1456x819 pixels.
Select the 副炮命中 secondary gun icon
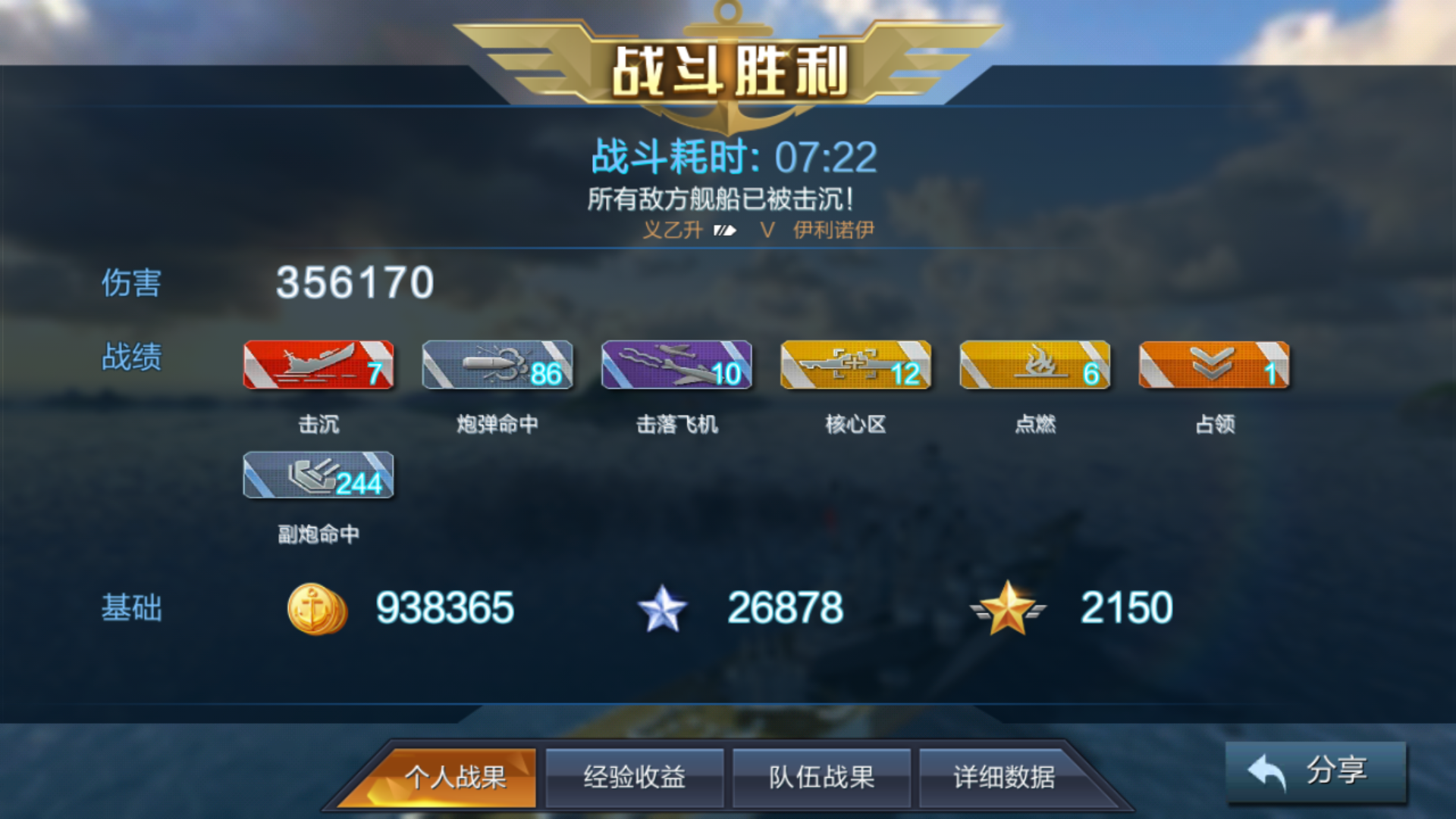[318, 476]
